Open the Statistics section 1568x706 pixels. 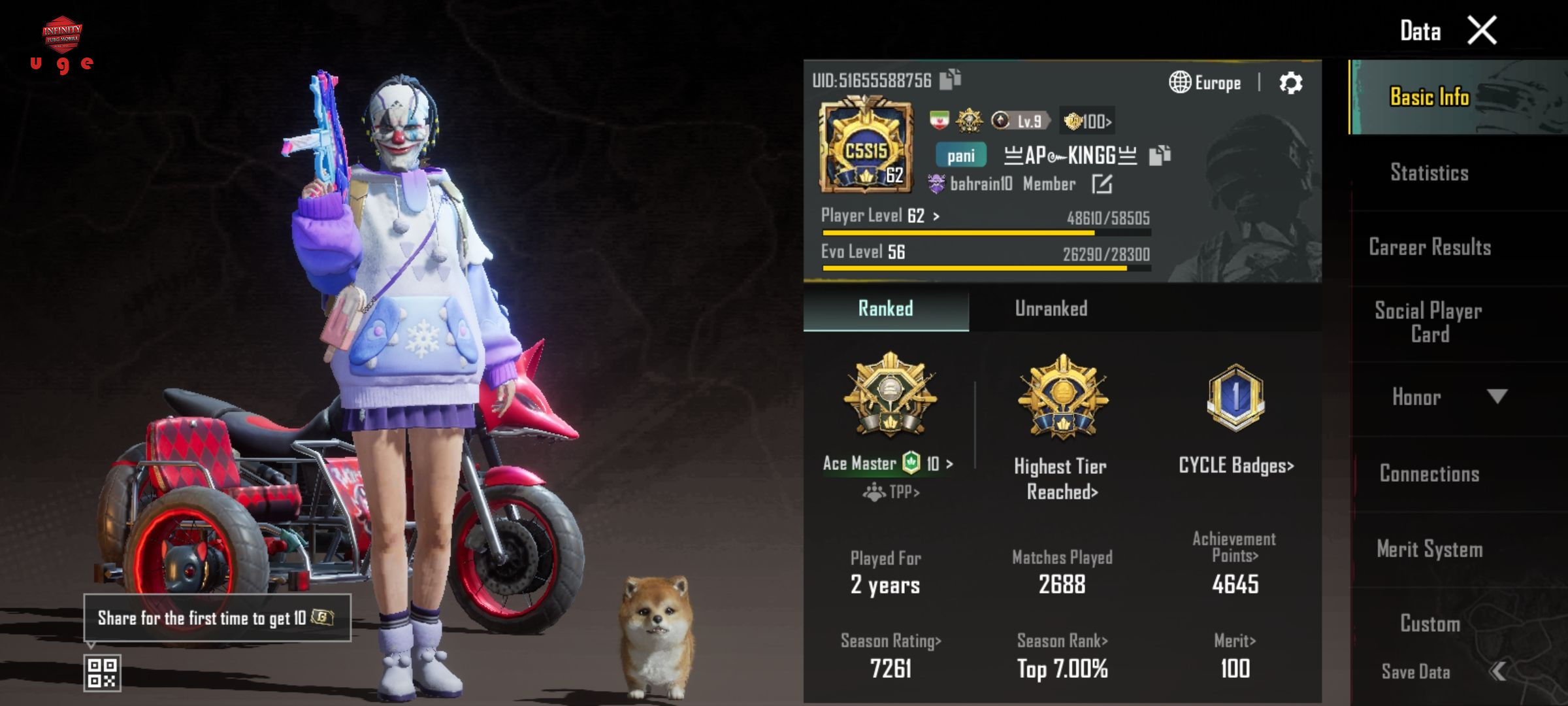click(x=1429, y=173)
